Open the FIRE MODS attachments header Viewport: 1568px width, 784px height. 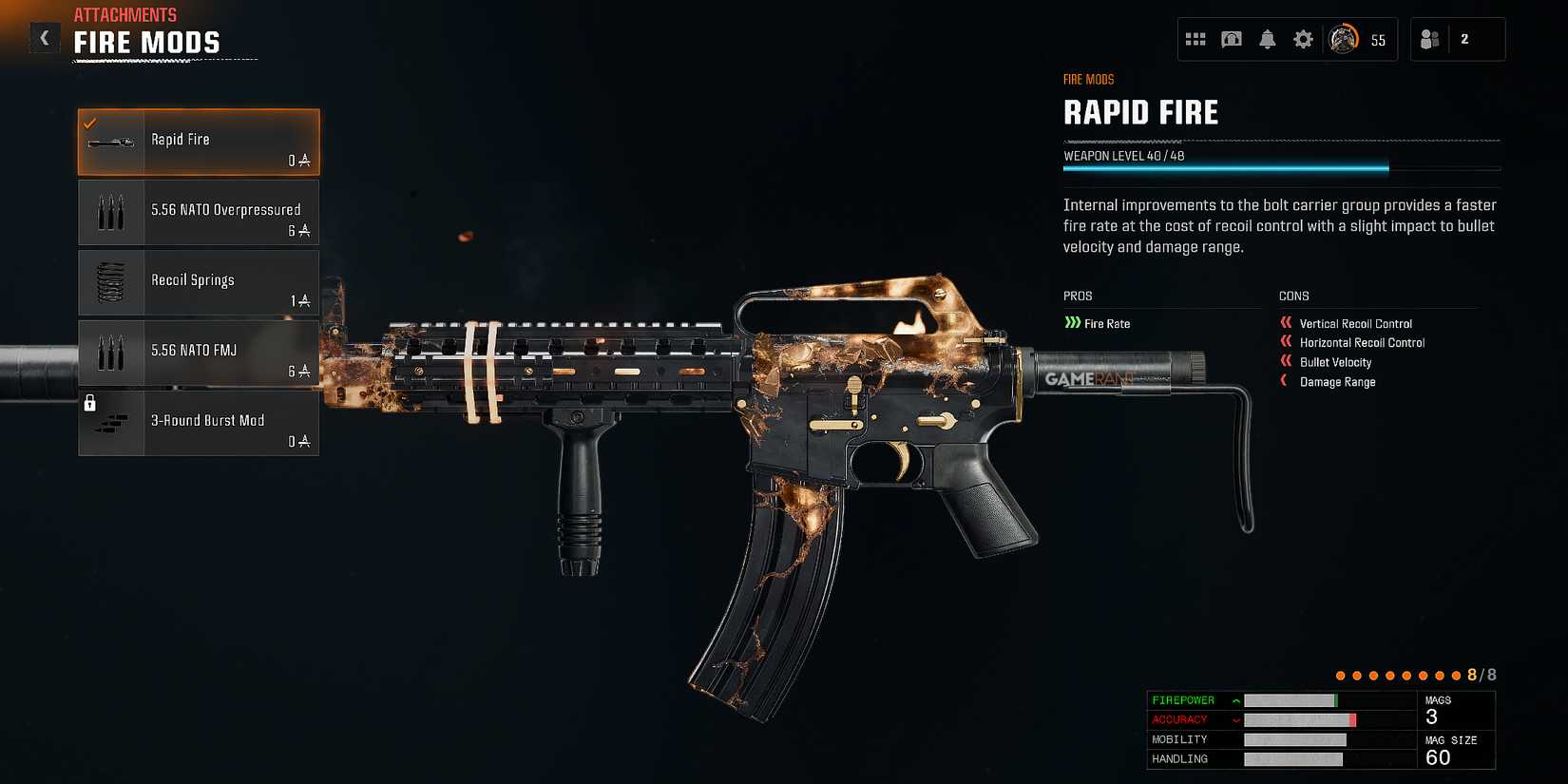[x=146, y=43]
